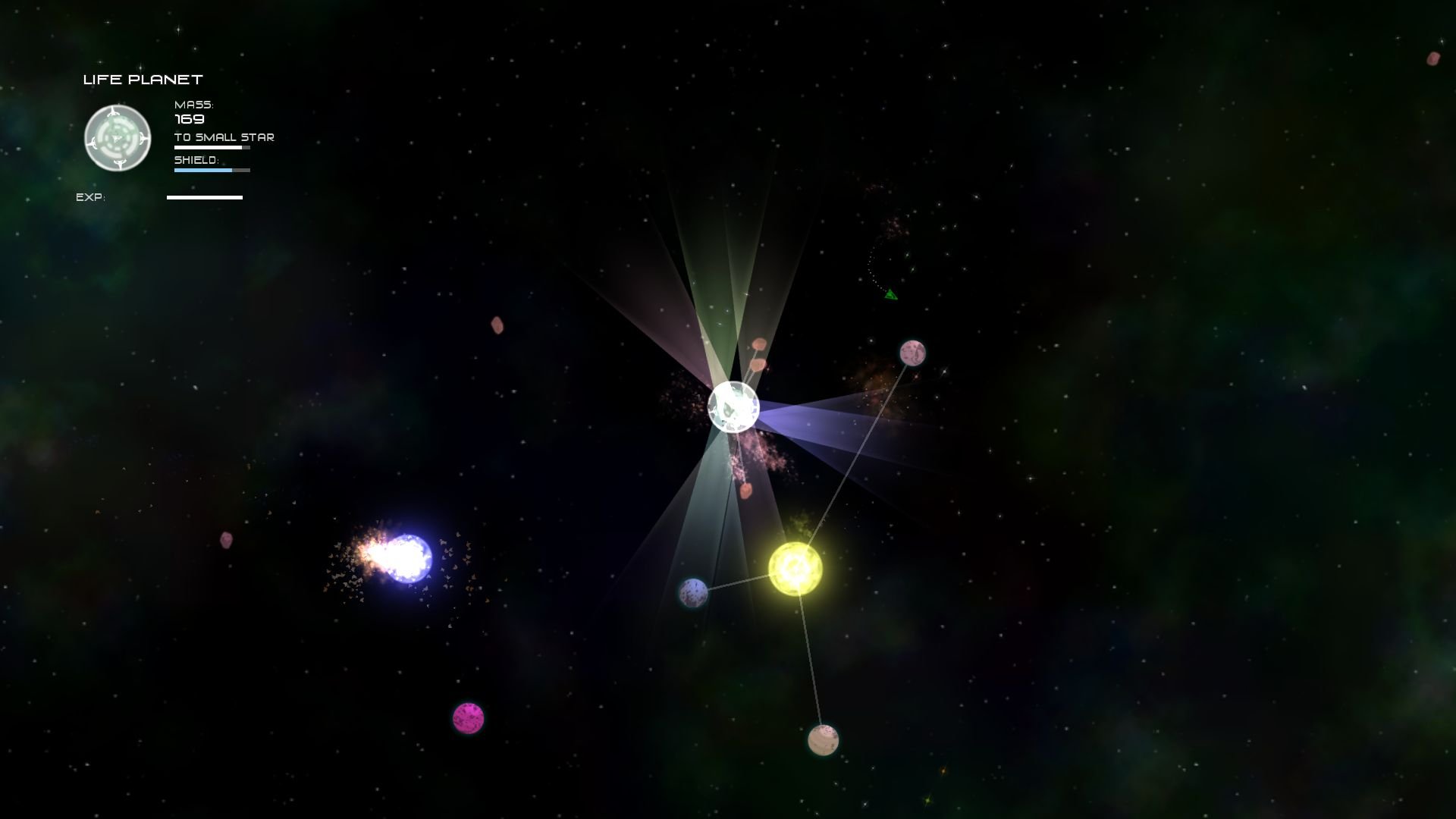
Task: Click the TO SMALL STAR progress bar
Action: click(211, 147)
